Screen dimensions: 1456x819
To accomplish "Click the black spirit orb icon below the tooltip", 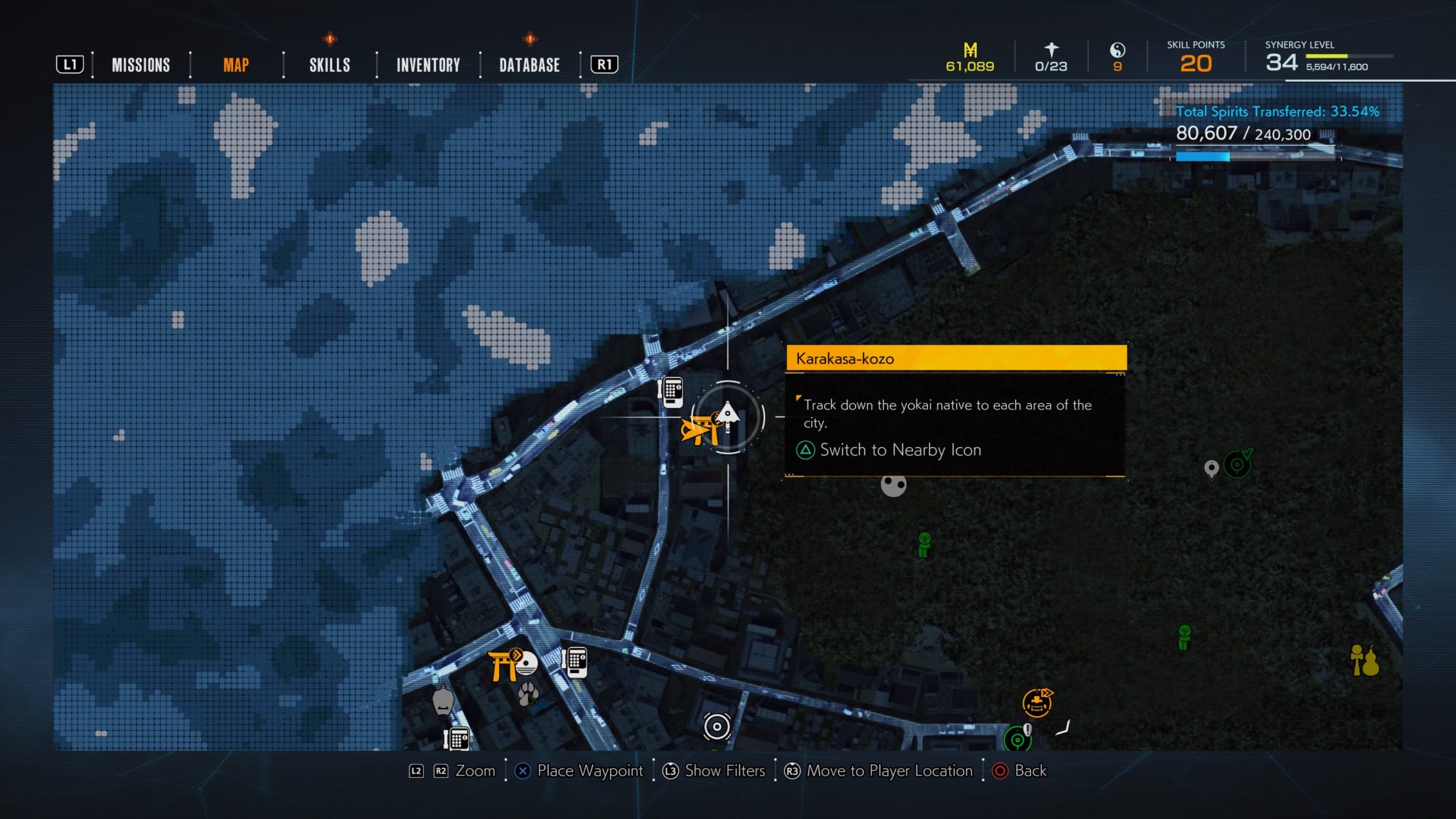I will (893, 486).
